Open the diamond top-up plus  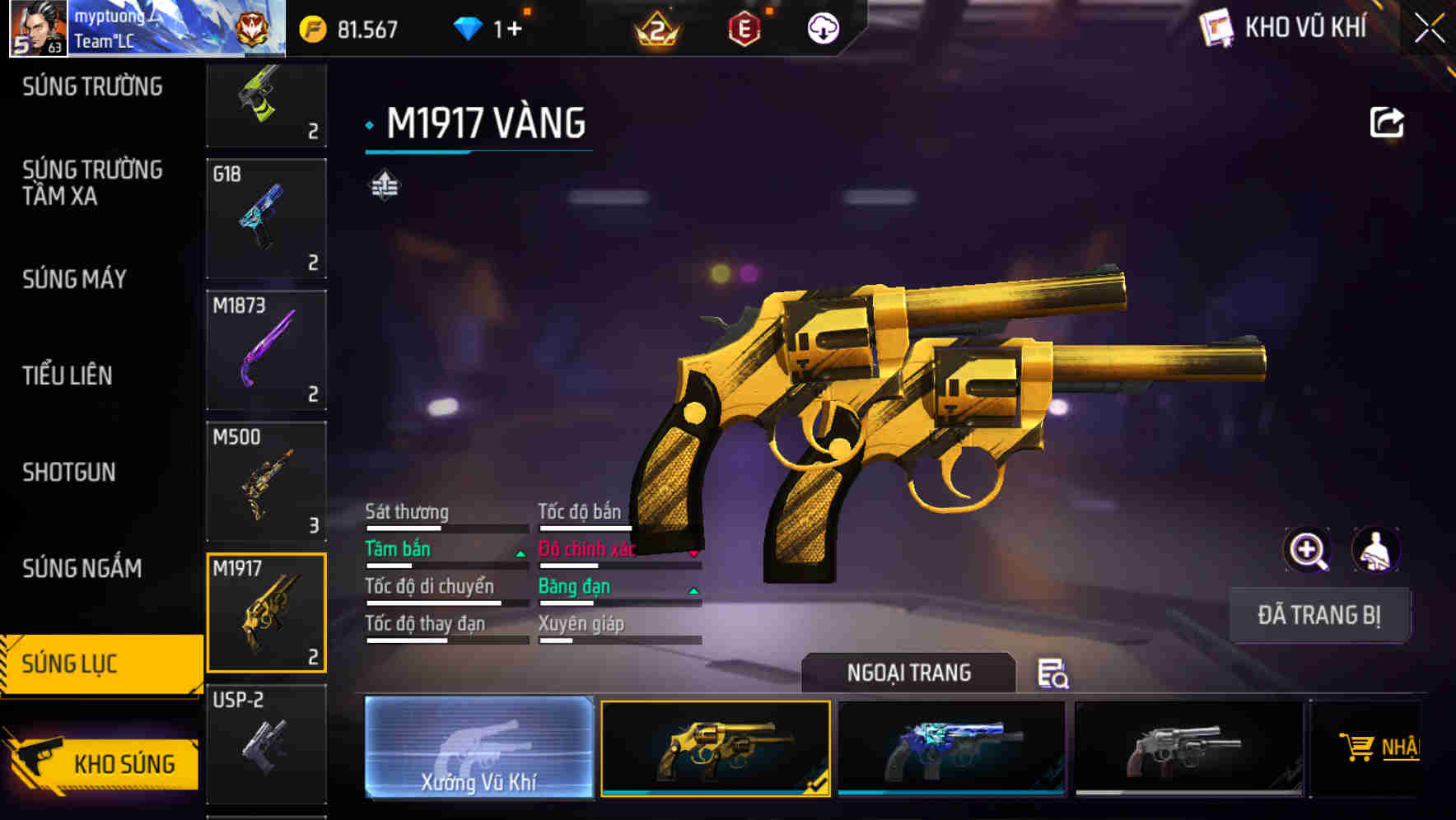pos(514,29)
